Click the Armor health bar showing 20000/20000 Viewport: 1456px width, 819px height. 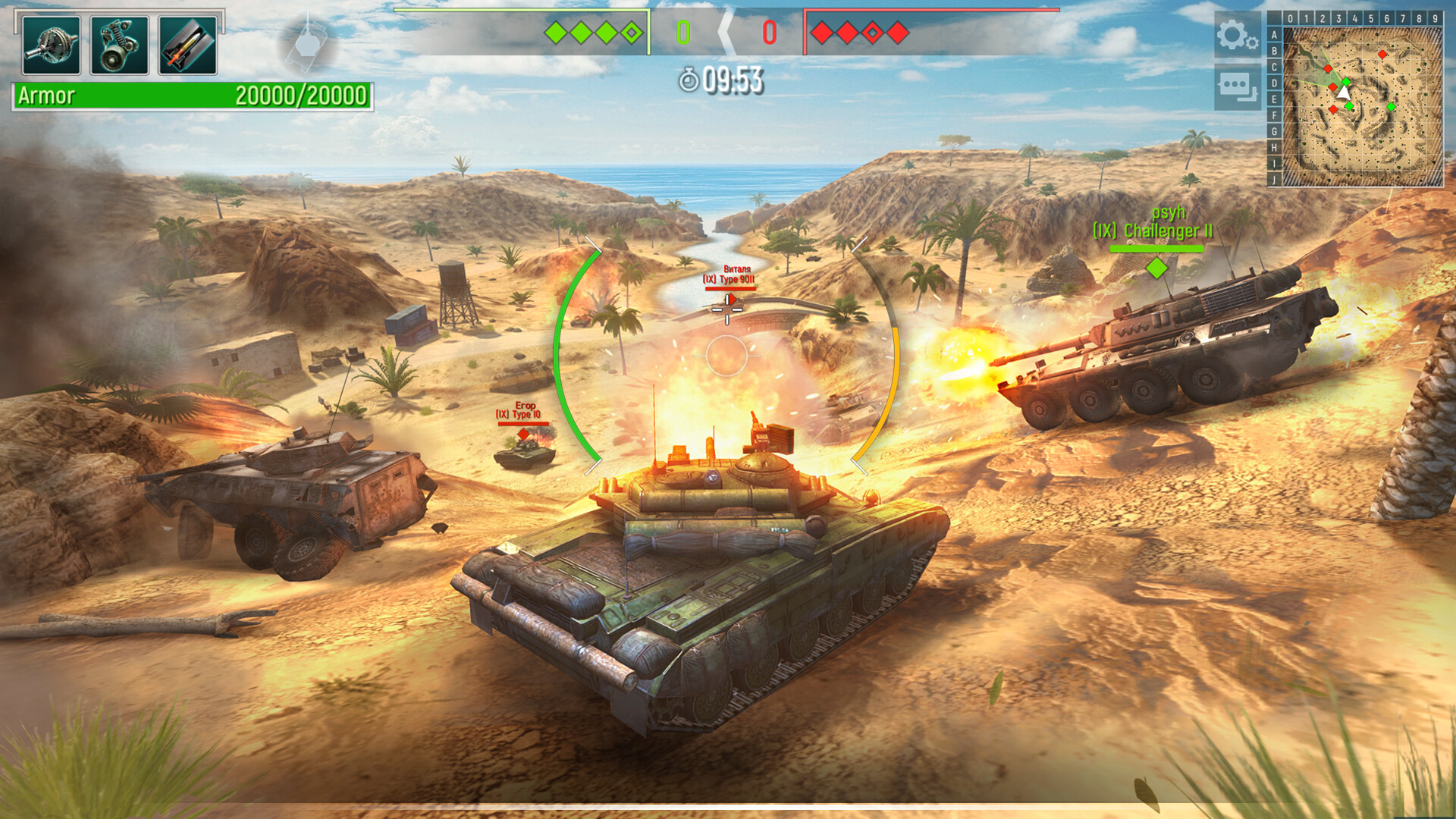click(x=190, y=96)
